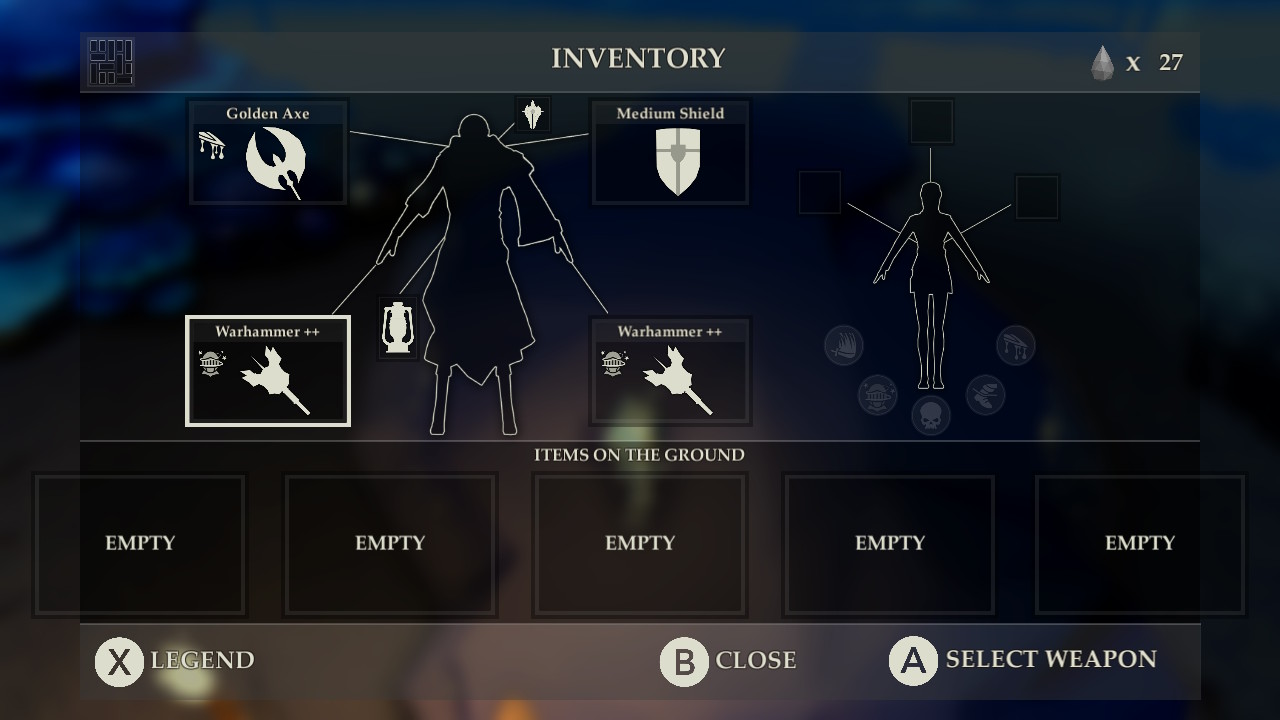Open the maze map icon
Viewport: 1280px width, 720px height.
click(110, 62)
